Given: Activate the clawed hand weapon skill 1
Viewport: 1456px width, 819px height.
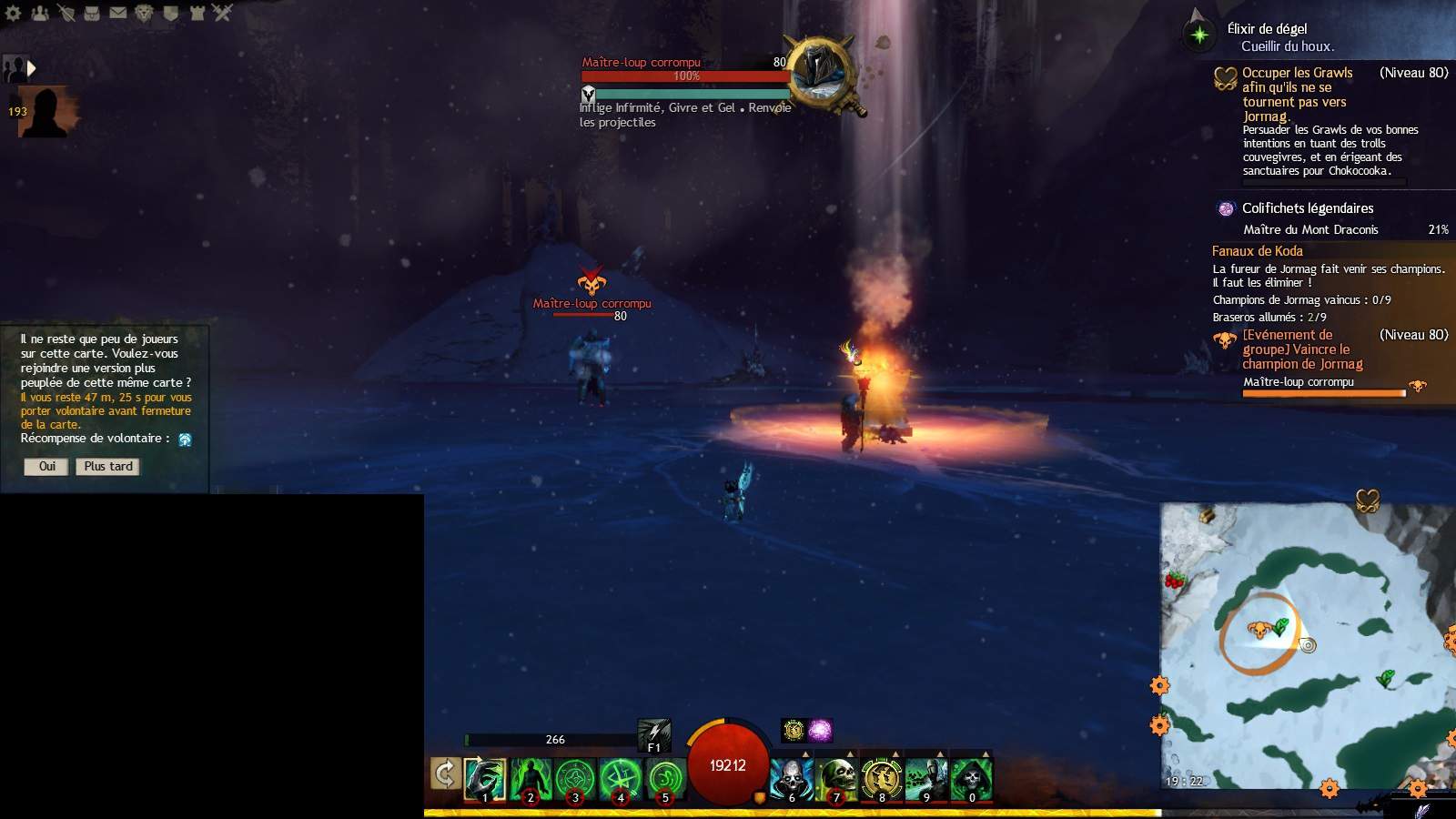Looking at the screenshot, I should point(484,780).
